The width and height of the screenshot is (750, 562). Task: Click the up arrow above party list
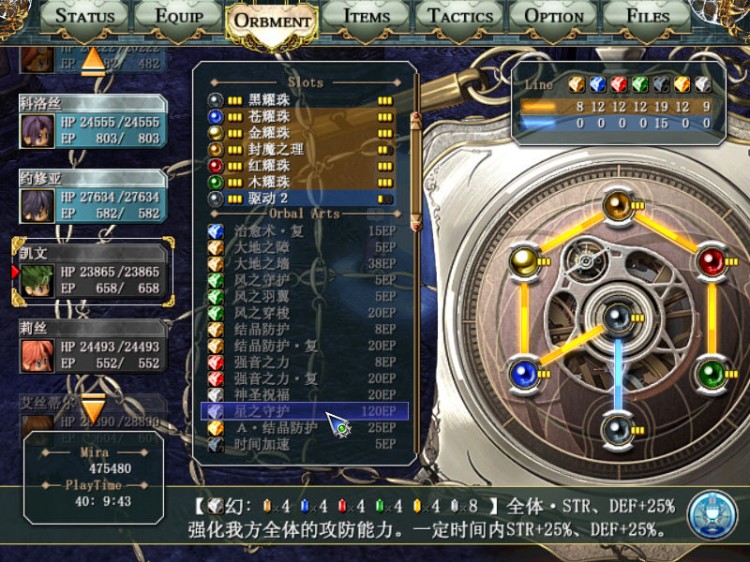click(92, 59)
